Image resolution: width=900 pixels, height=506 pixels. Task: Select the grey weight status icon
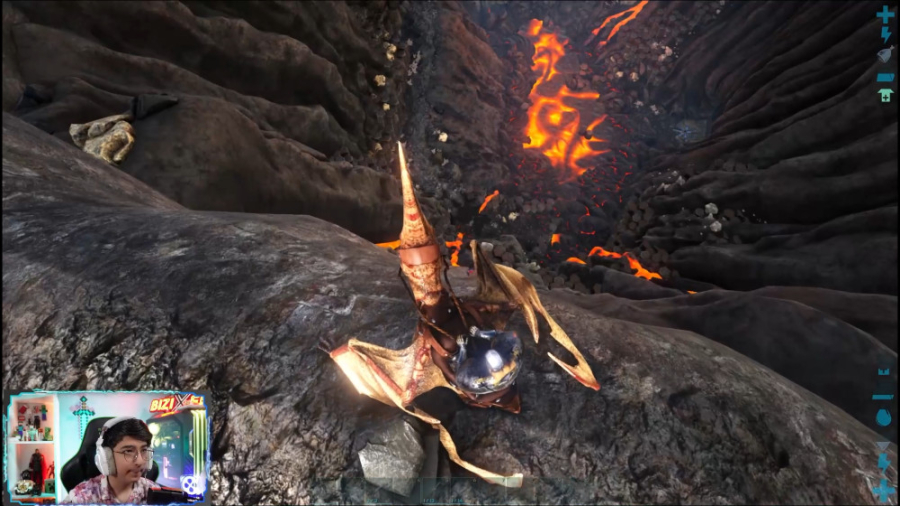point(885,53)
